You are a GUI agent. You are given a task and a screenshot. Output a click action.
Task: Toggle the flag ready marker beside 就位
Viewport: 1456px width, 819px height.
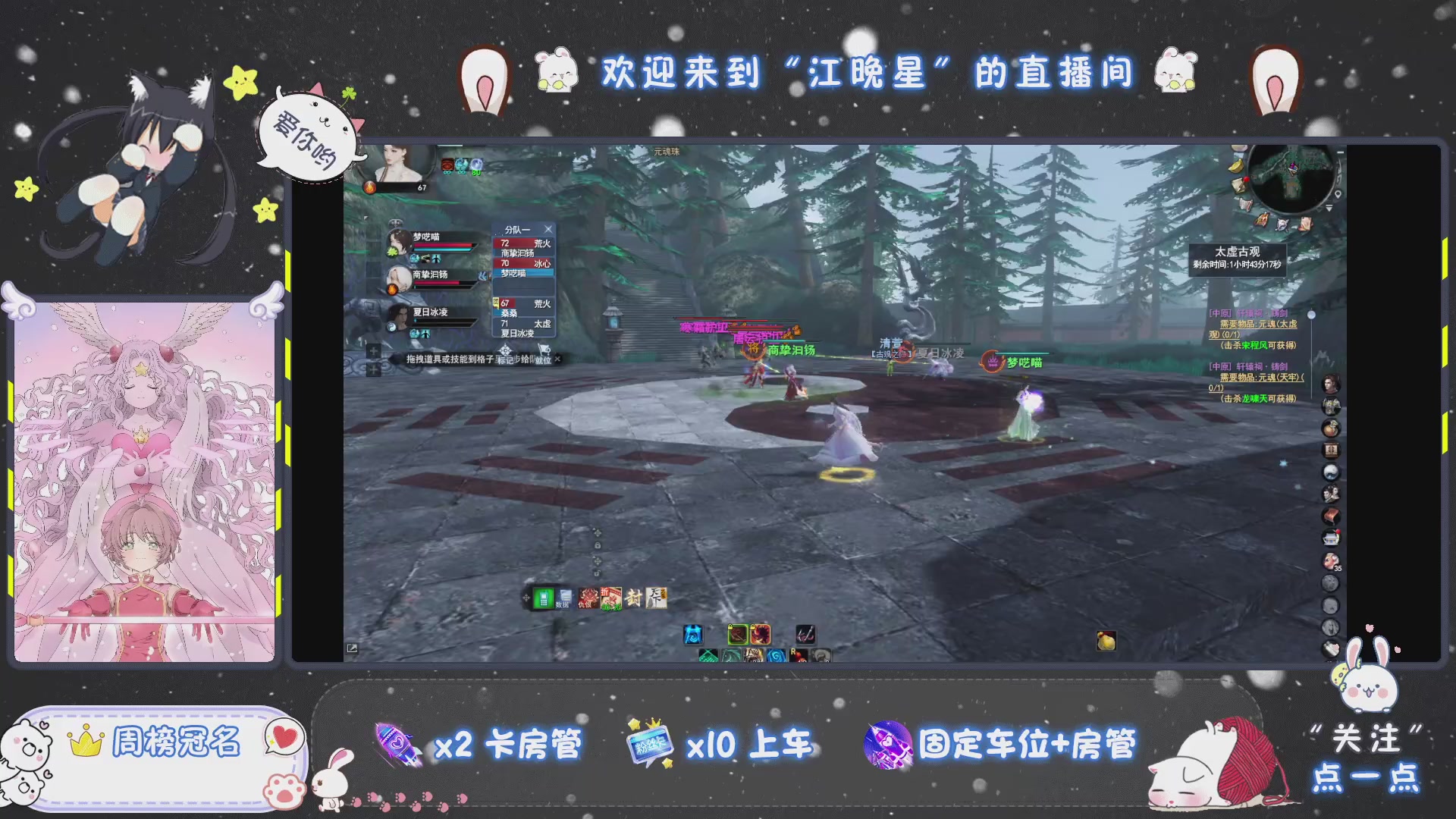(544, 349)
